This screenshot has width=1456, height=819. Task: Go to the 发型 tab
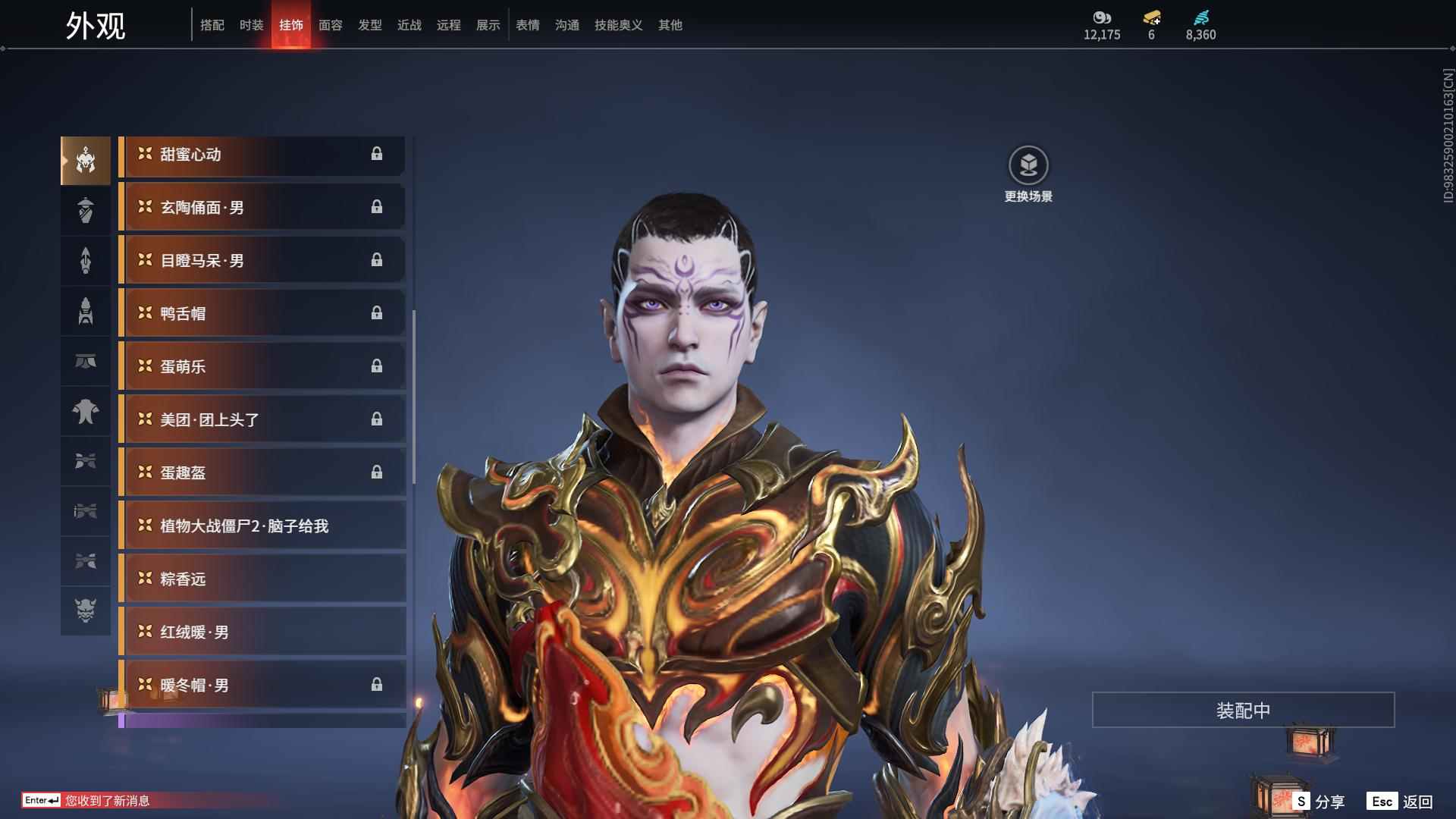click(369, 25)
